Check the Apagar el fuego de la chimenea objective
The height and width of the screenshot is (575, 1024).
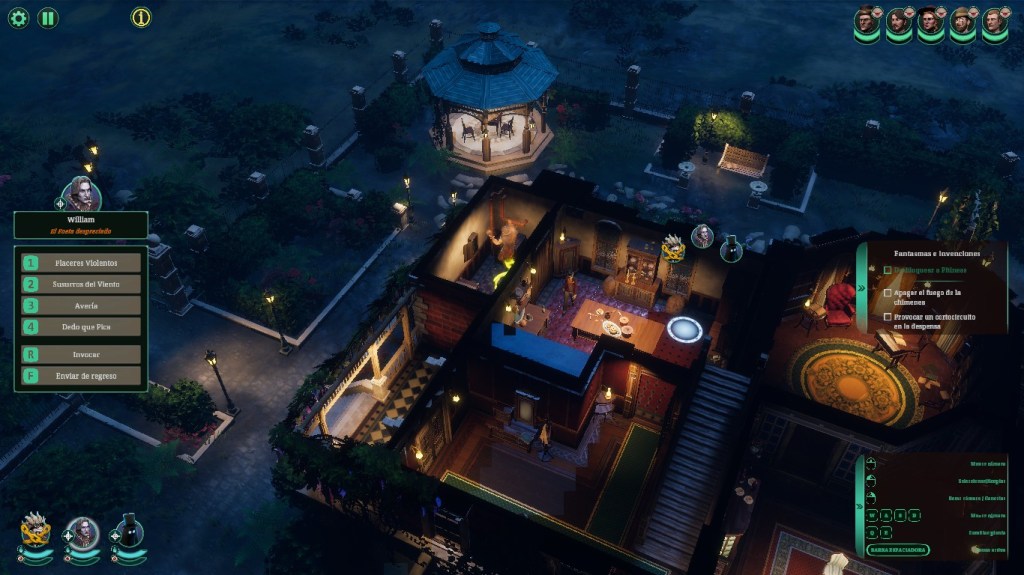[x=888, y=294]
